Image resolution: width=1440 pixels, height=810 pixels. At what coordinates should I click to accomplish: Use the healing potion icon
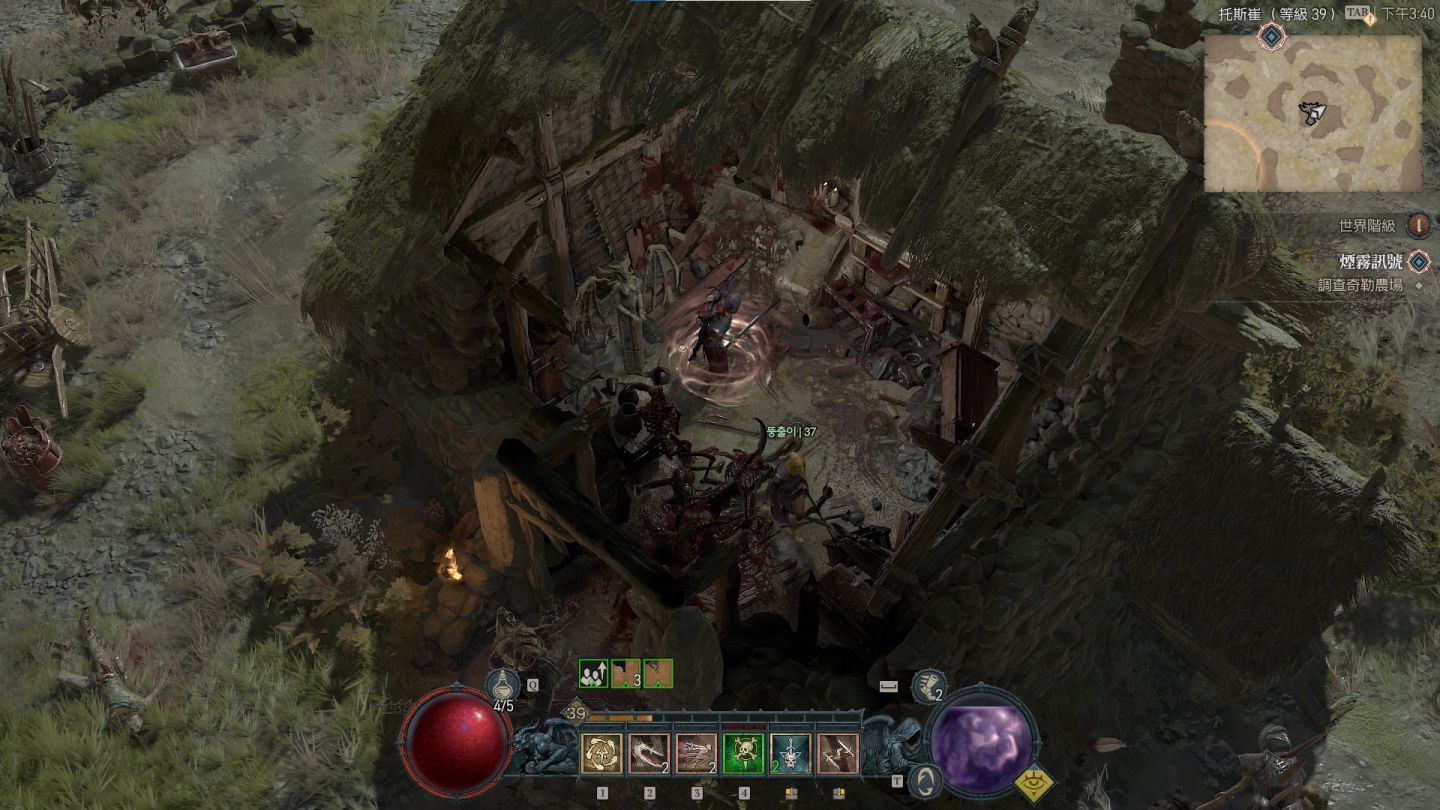tap(501, 684)
